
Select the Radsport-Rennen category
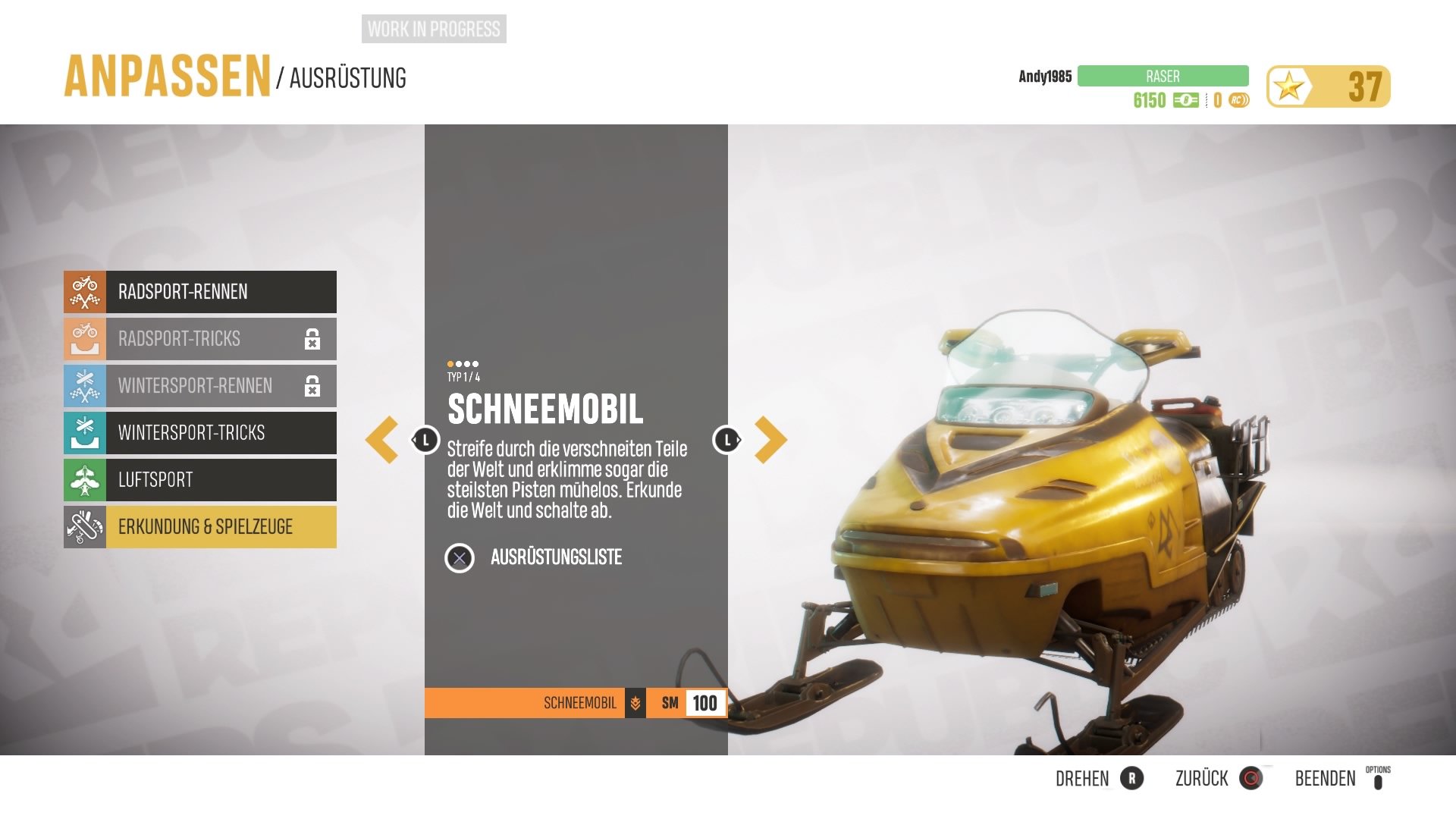coord(200,292)
